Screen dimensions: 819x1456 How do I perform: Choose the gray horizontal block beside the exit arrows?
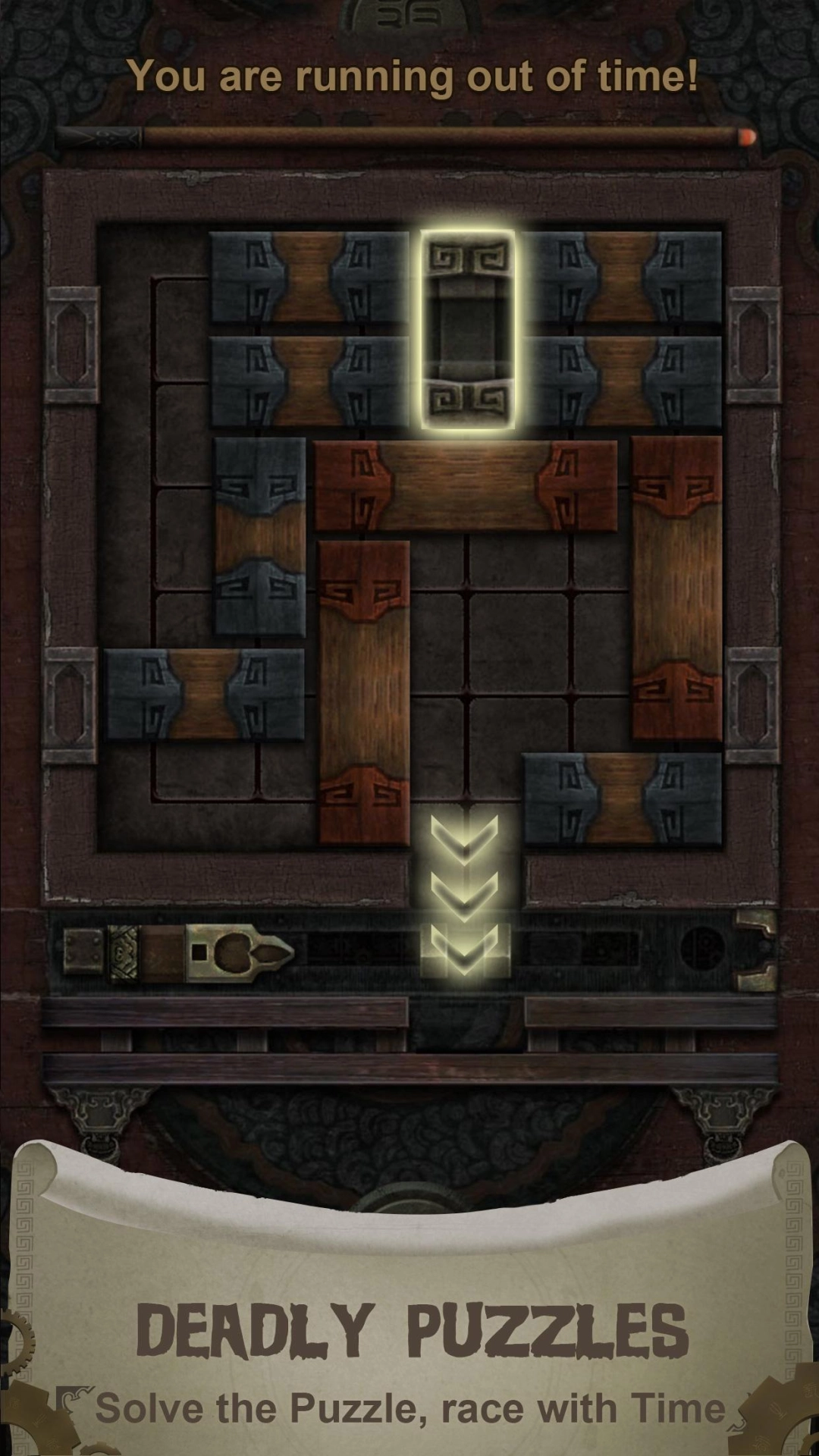pos(622,799)
